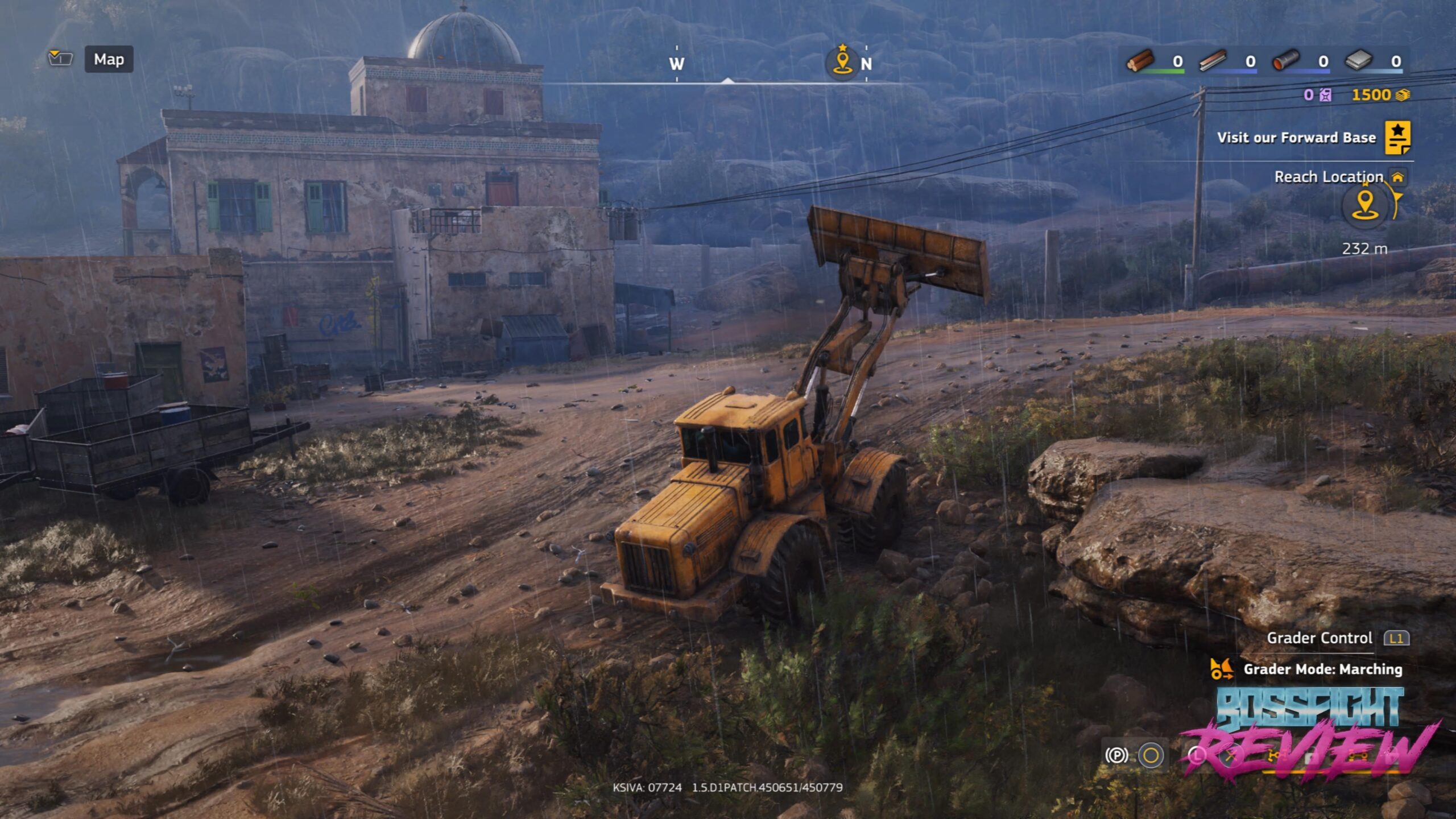Choose the metal pipes resource icon
The width and height of the screenshot is (1456, 819).
pos(1286,60)
